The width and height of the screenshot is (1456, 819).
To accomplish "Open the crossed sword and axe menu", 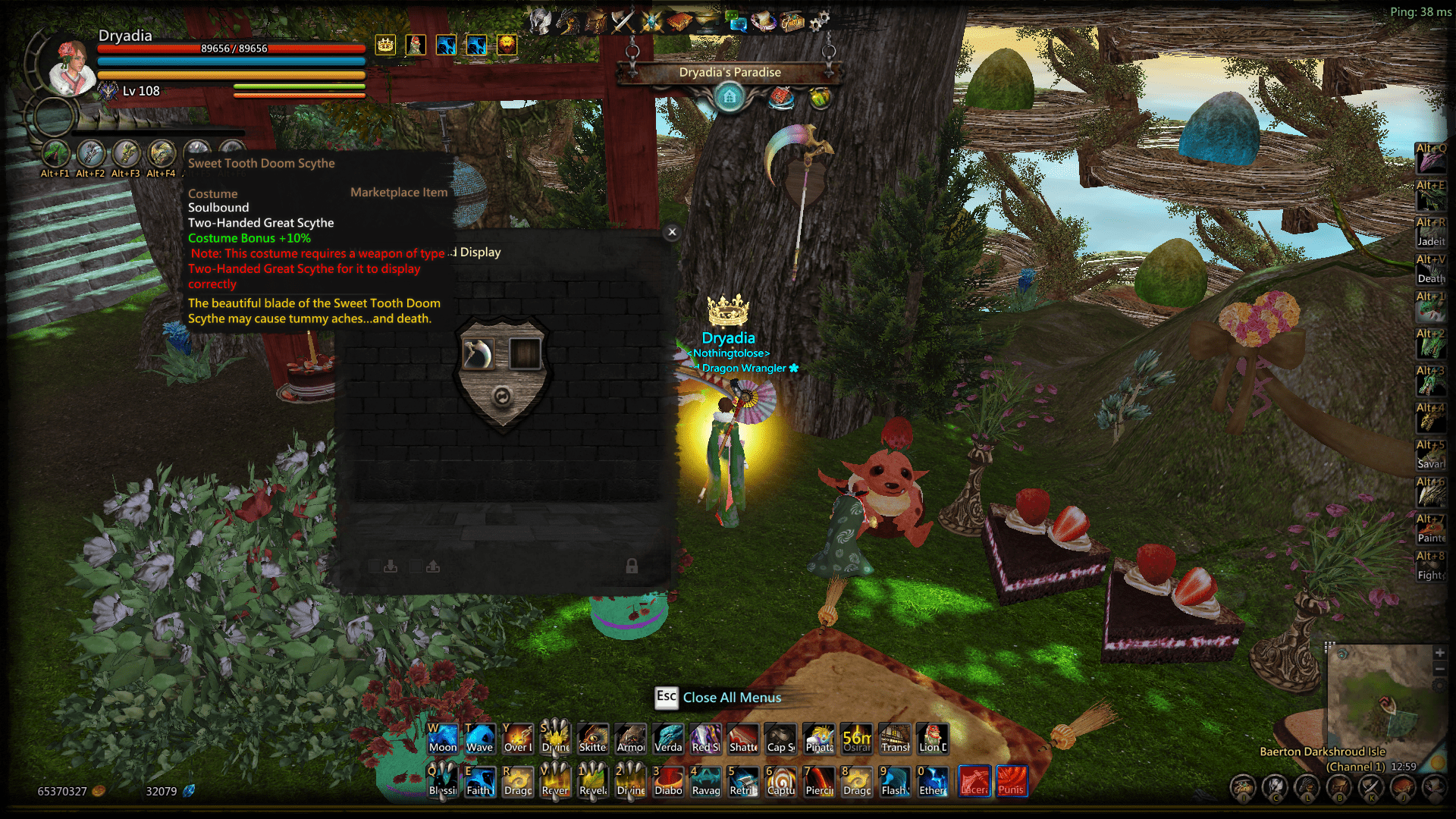I will [623, 21].
